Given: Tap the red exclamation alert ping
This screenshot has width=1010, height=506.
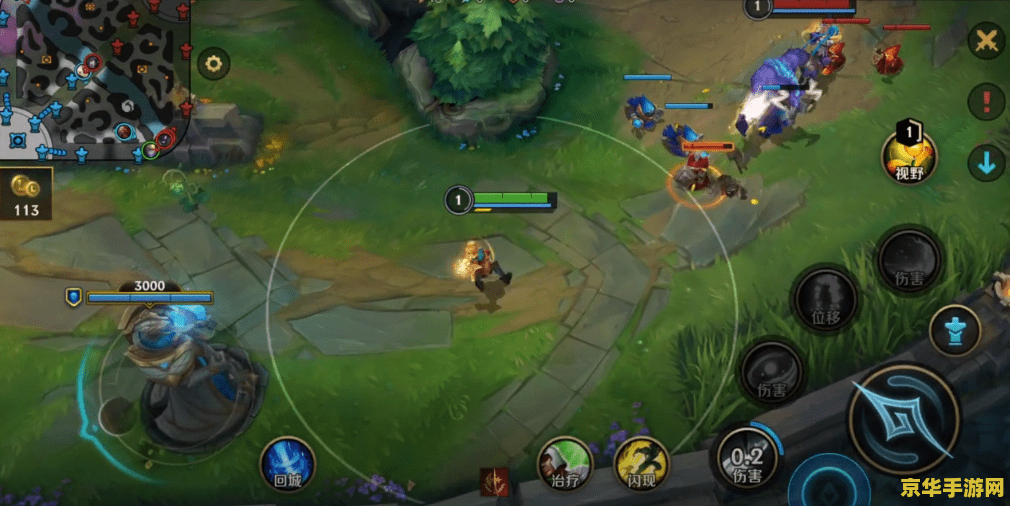Looking at the screenshot, I should [x=987, y=102].
